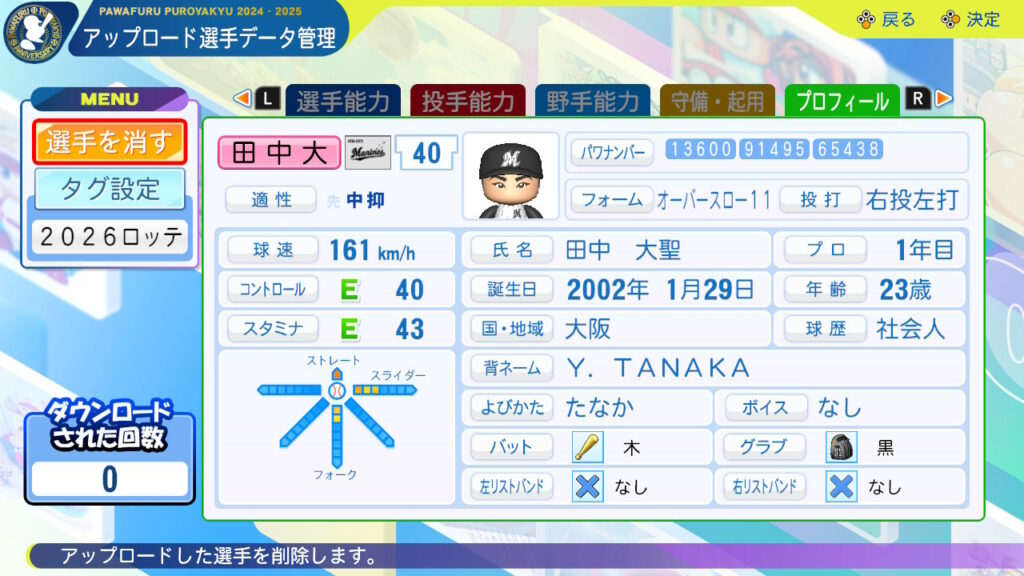Open the タグ設定 tag settings
The image size is (1024, 576).
(x=110, y=188)
